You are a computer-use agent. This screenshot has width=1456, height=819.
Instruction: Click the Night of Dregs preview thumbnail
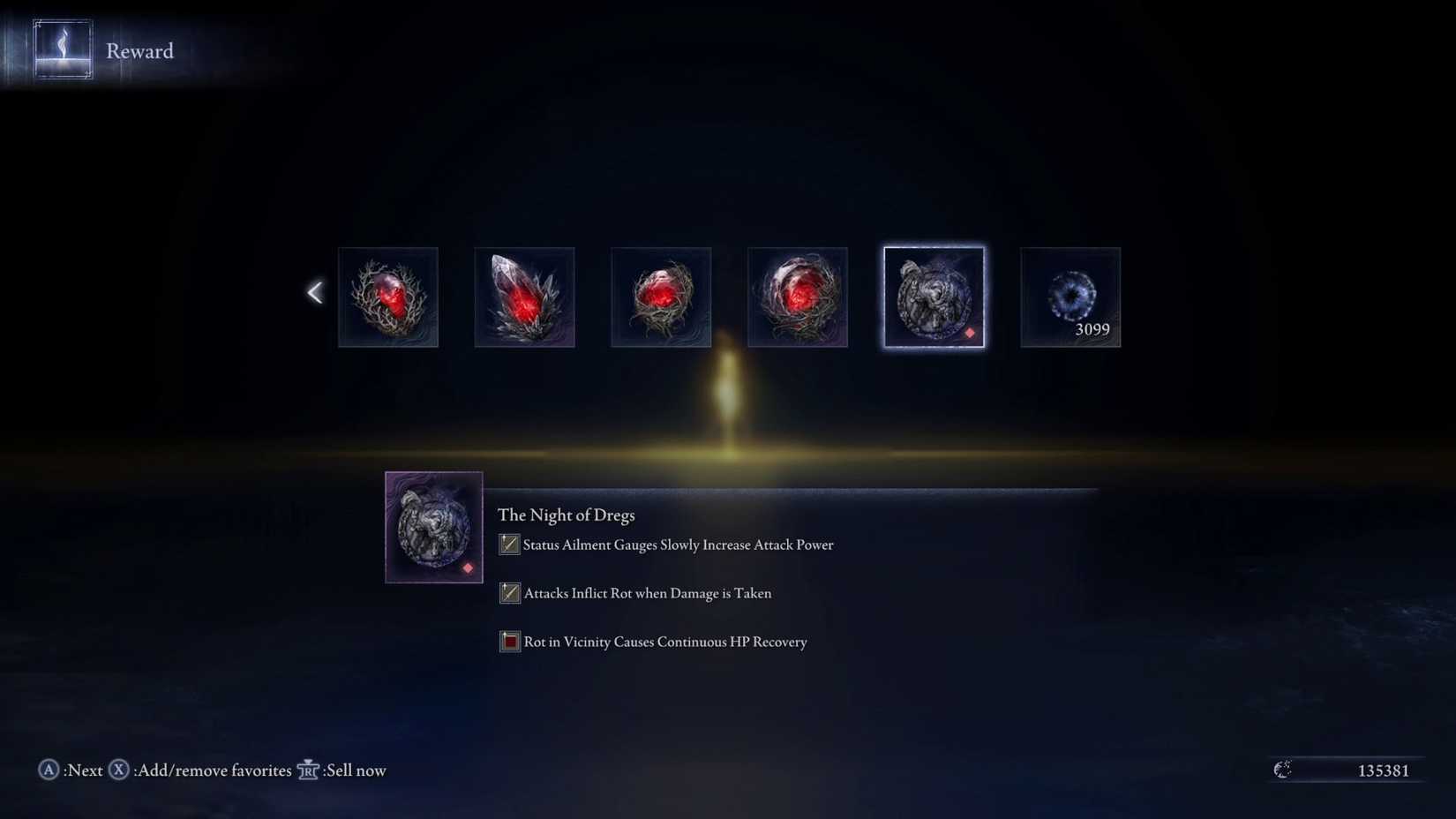click(x=433, y=527)
